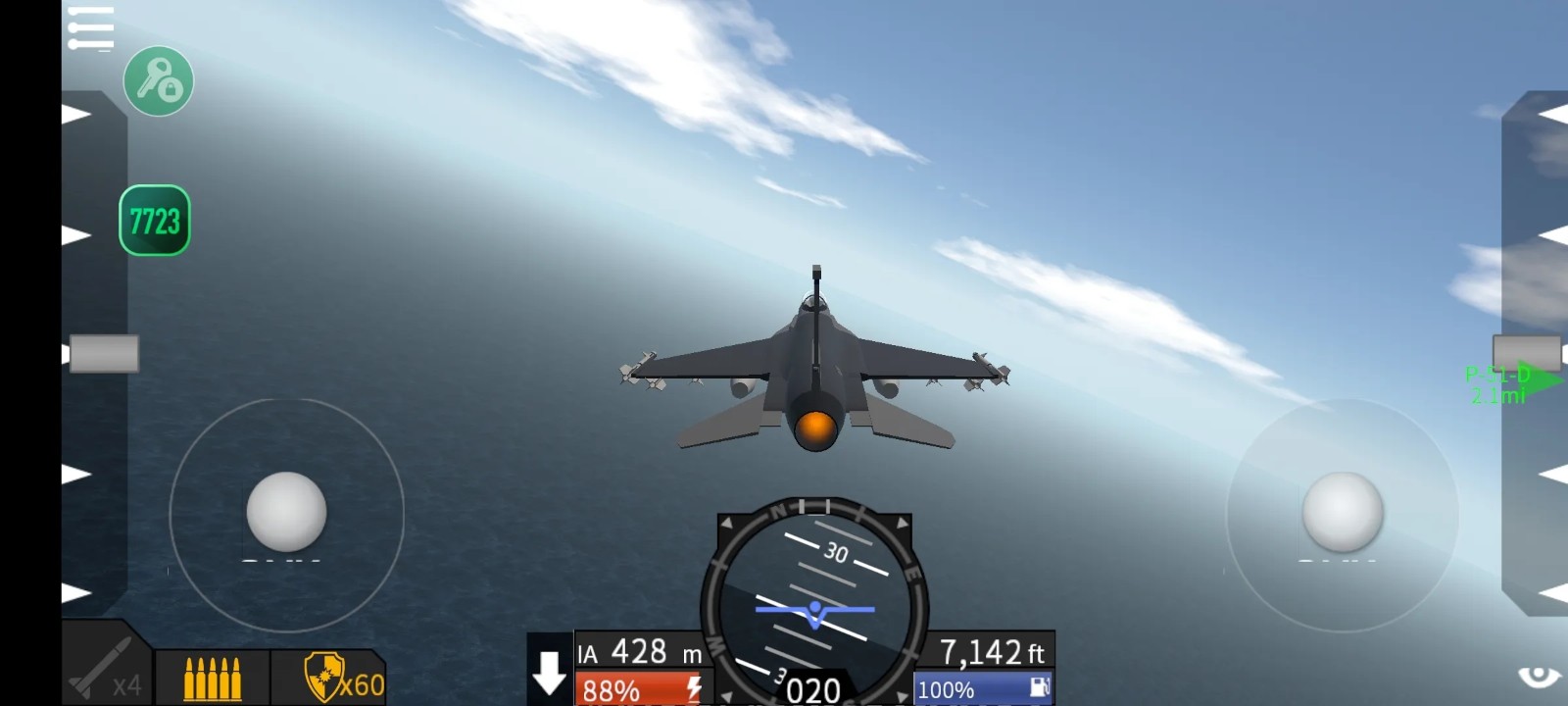Tap the right virtual joystick knob
This screenshot has width=1568, height=706.
point(1342,511)
